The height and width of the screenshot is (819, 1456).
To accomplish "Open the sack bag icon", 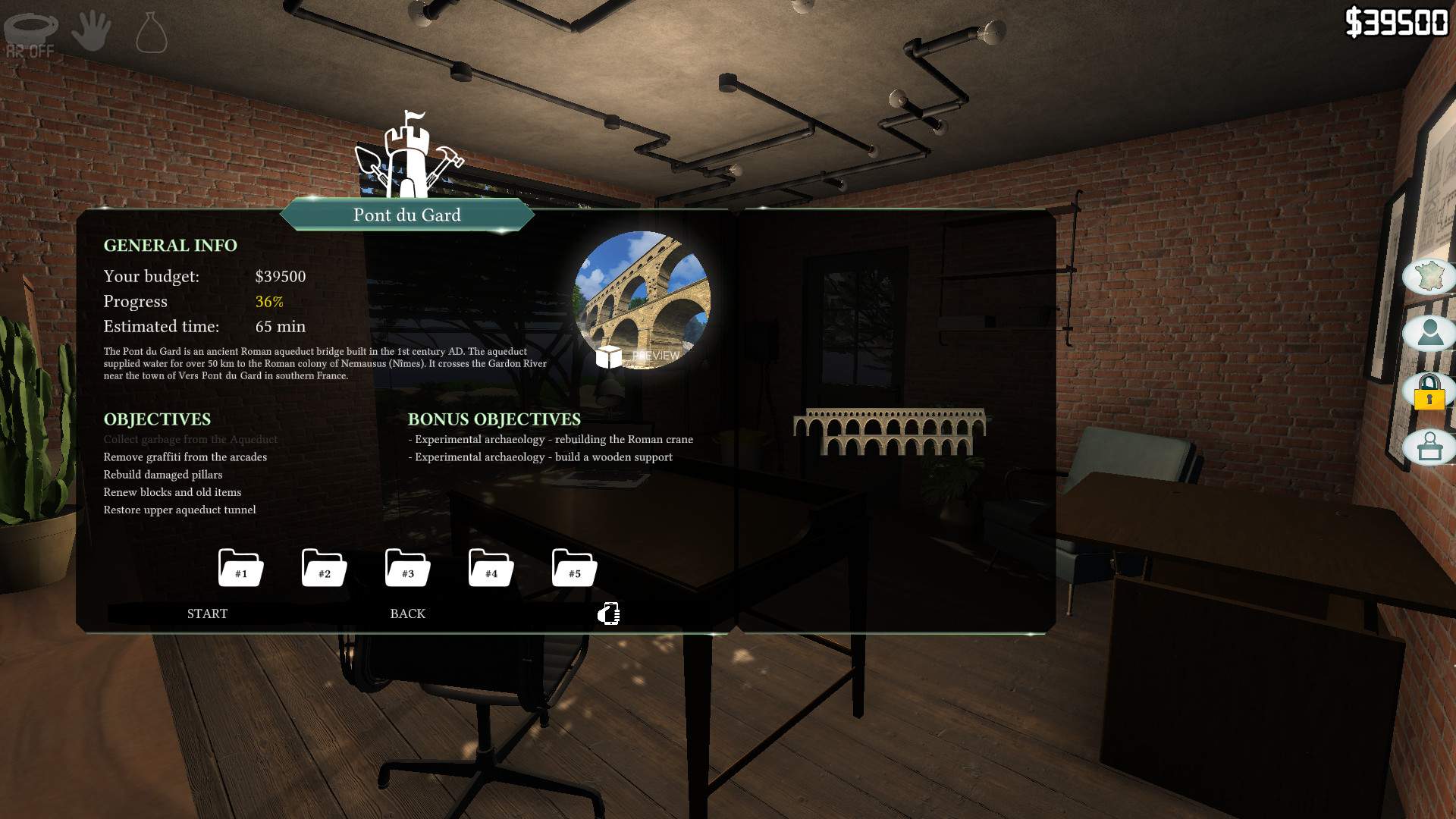I will (151, 33).
